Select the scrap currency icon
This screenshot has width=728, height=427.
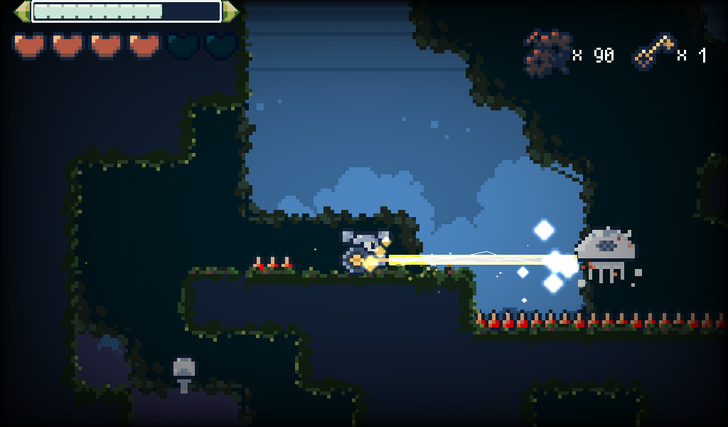pos(546,52)
